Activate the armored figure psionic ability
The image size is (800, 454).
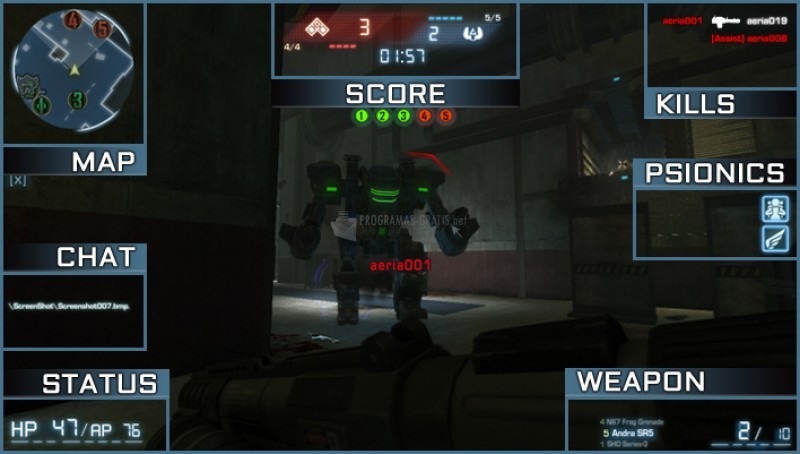tap(775, 208)
